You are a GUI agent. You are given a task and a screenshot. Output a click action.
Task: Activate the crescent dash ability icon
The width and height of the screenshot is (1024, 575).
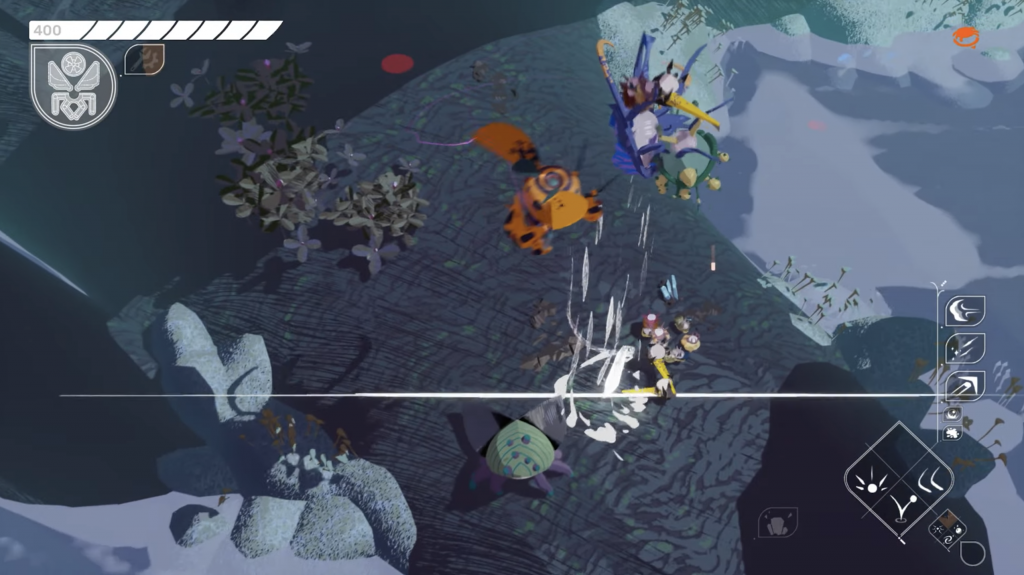click(965, 311)
